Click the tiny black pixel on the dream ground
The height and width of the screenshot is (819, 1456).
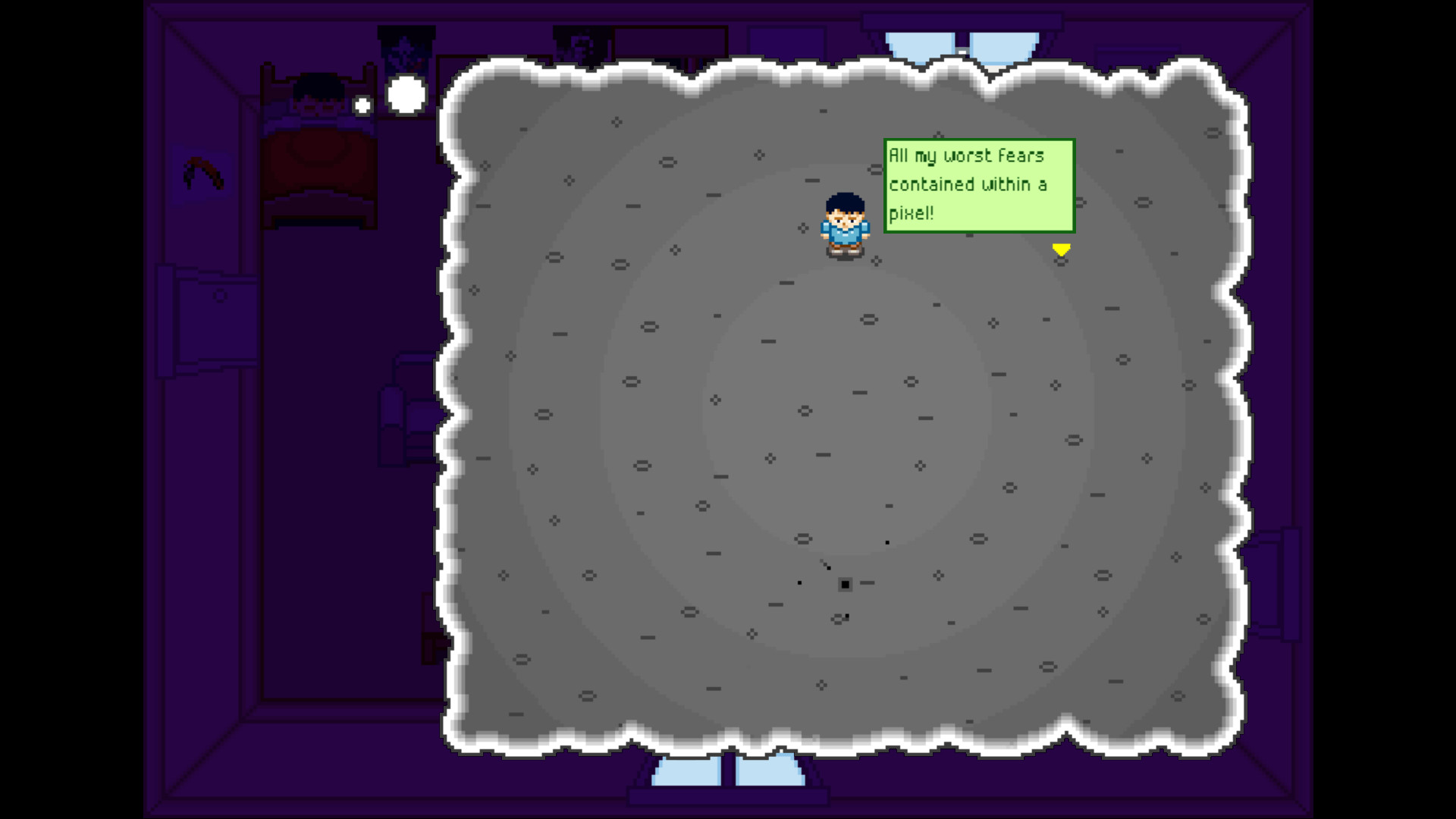844,583
